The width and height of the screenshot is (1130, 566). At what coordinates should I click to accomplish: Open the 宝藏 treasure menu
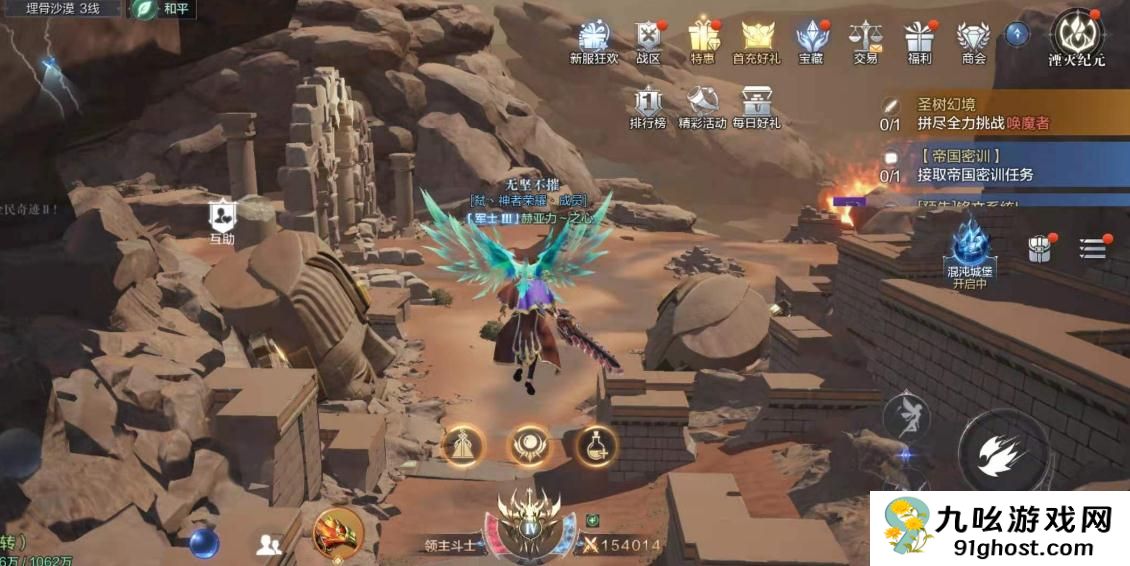[811, 38]
